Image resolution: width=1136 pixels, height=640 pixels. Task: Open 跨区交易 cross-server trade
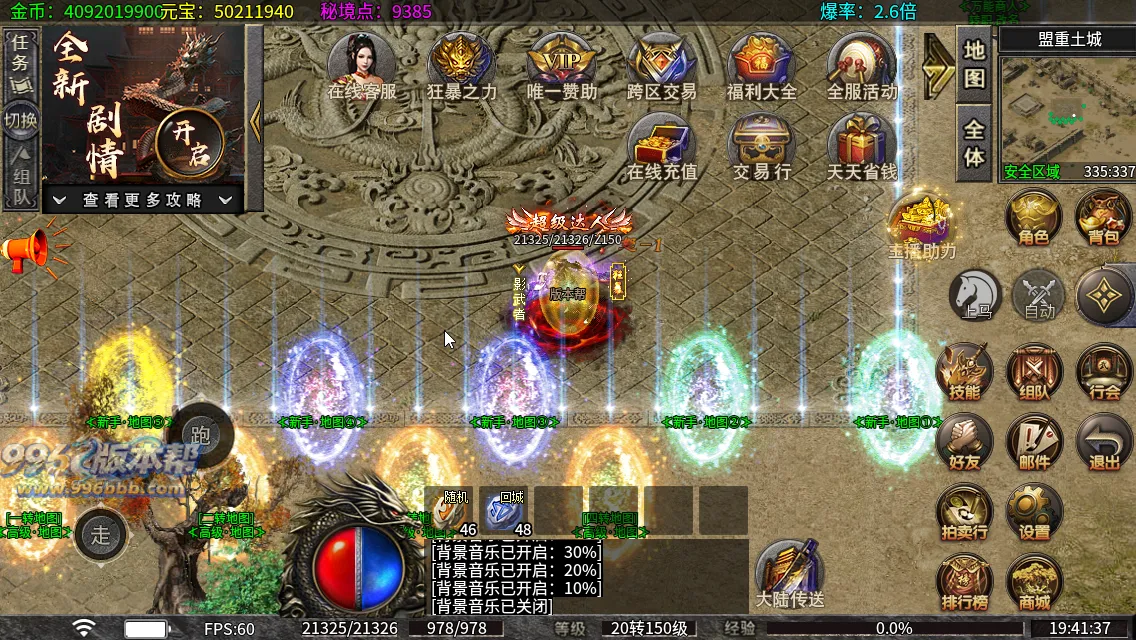point(661,62)
